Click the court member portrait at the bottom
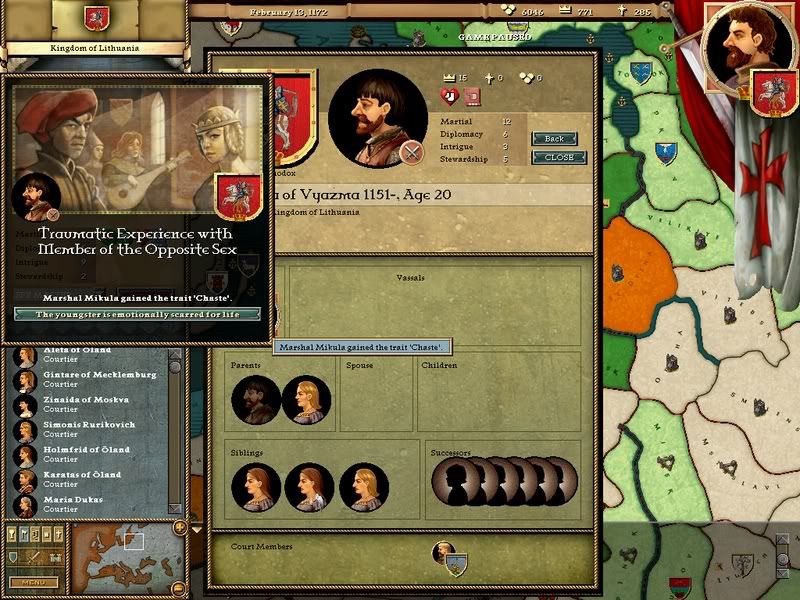Viewport: 800px width, 600px height. [x=443, y=552]
